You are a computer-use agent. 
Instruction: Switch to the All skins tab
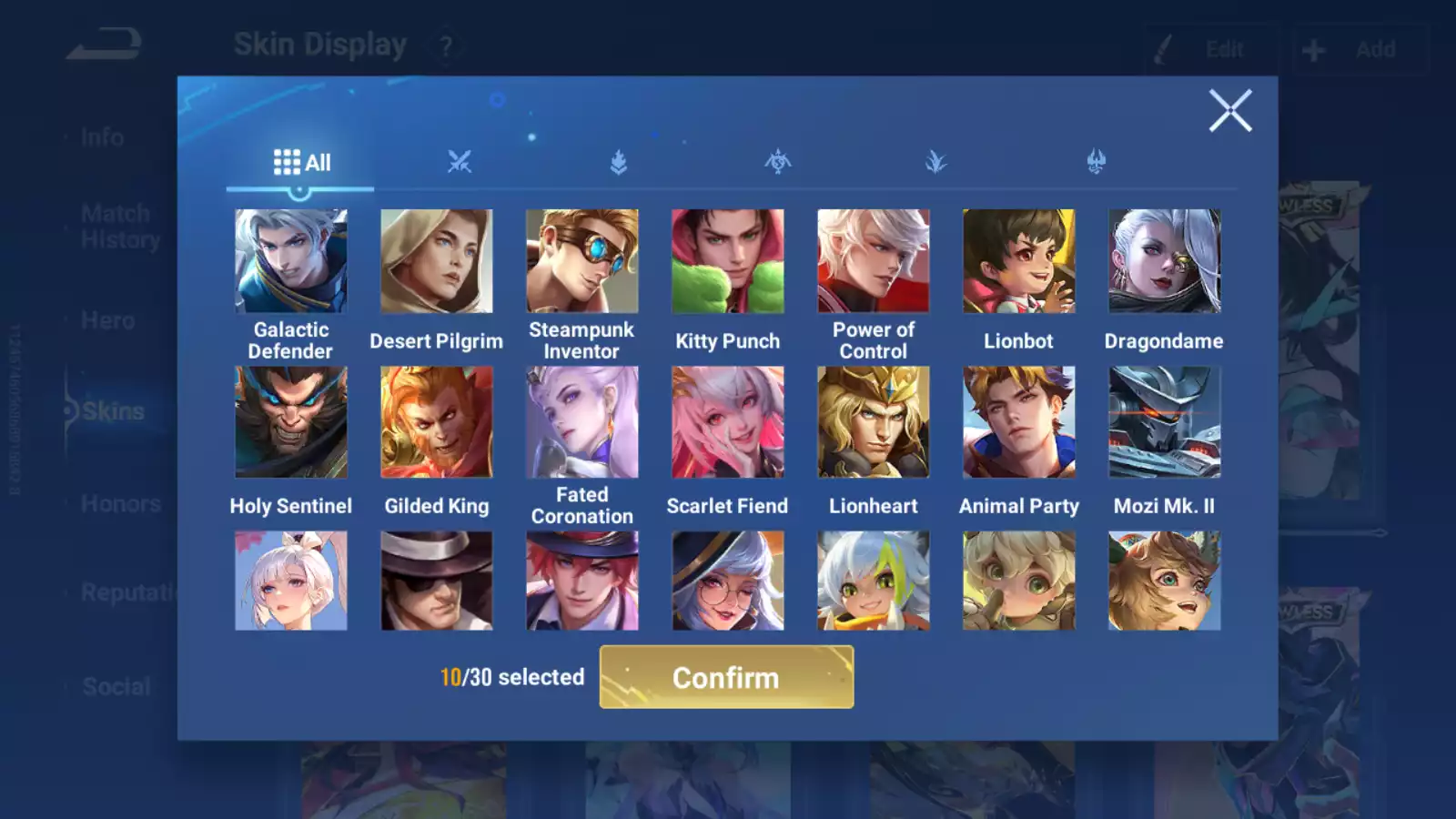pos(301,163)
